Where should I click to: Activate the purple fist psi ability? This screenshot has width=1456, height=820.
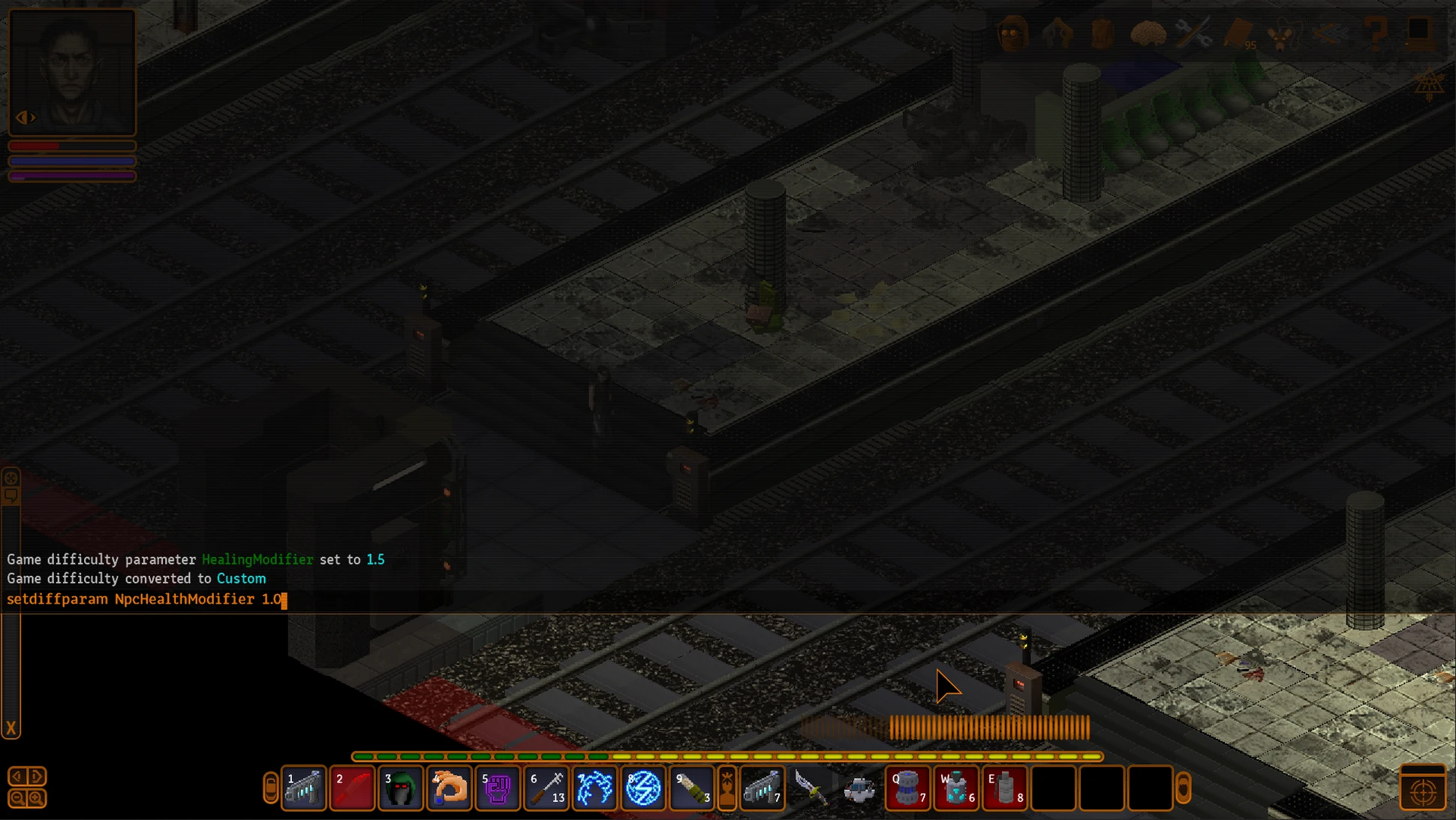pyautogui.click(x=497, y=788)
